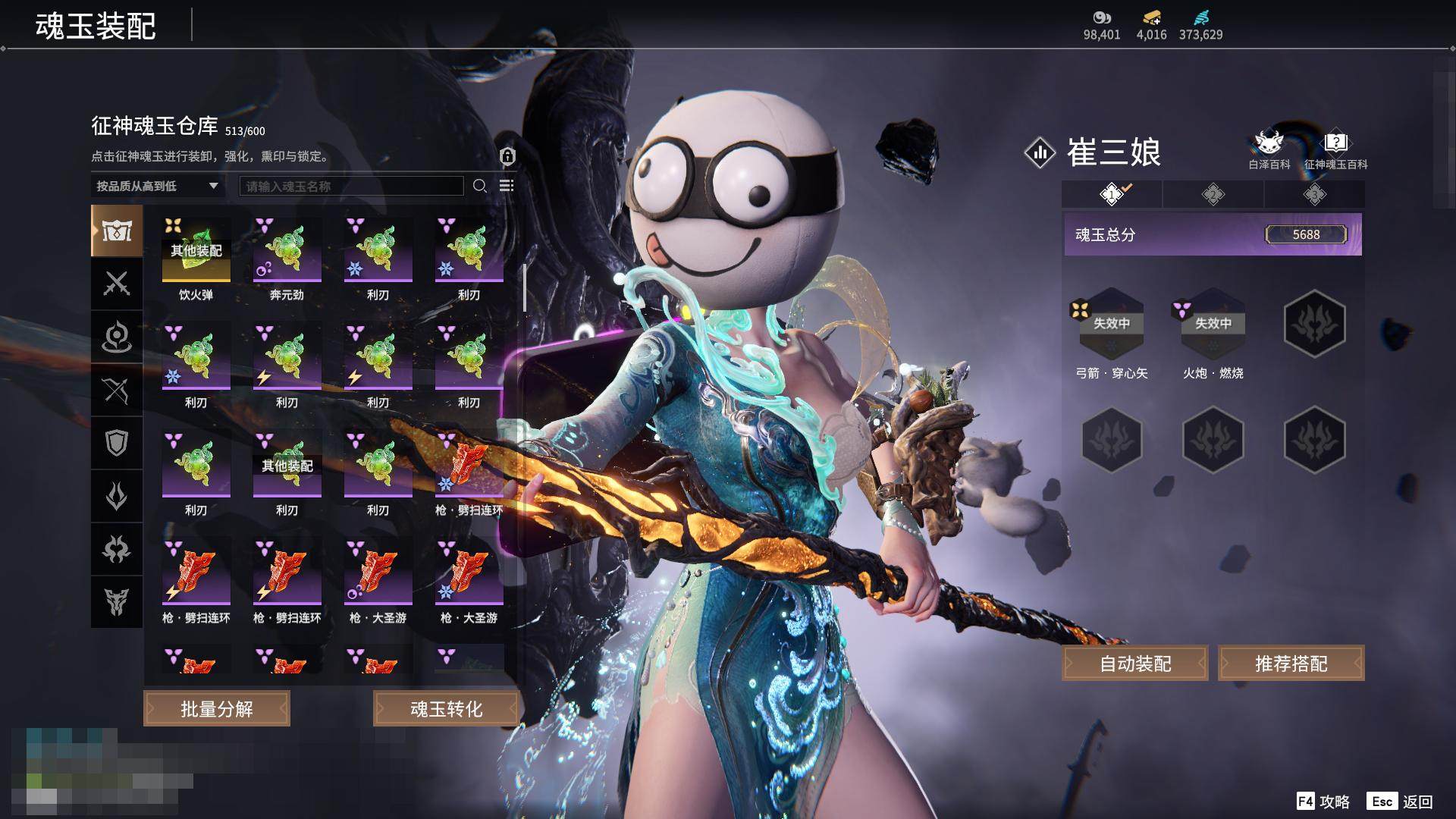This screenshot has width=1456, height=819.
Task: Focus the soul jade name search field
Action: pos(351,186)
